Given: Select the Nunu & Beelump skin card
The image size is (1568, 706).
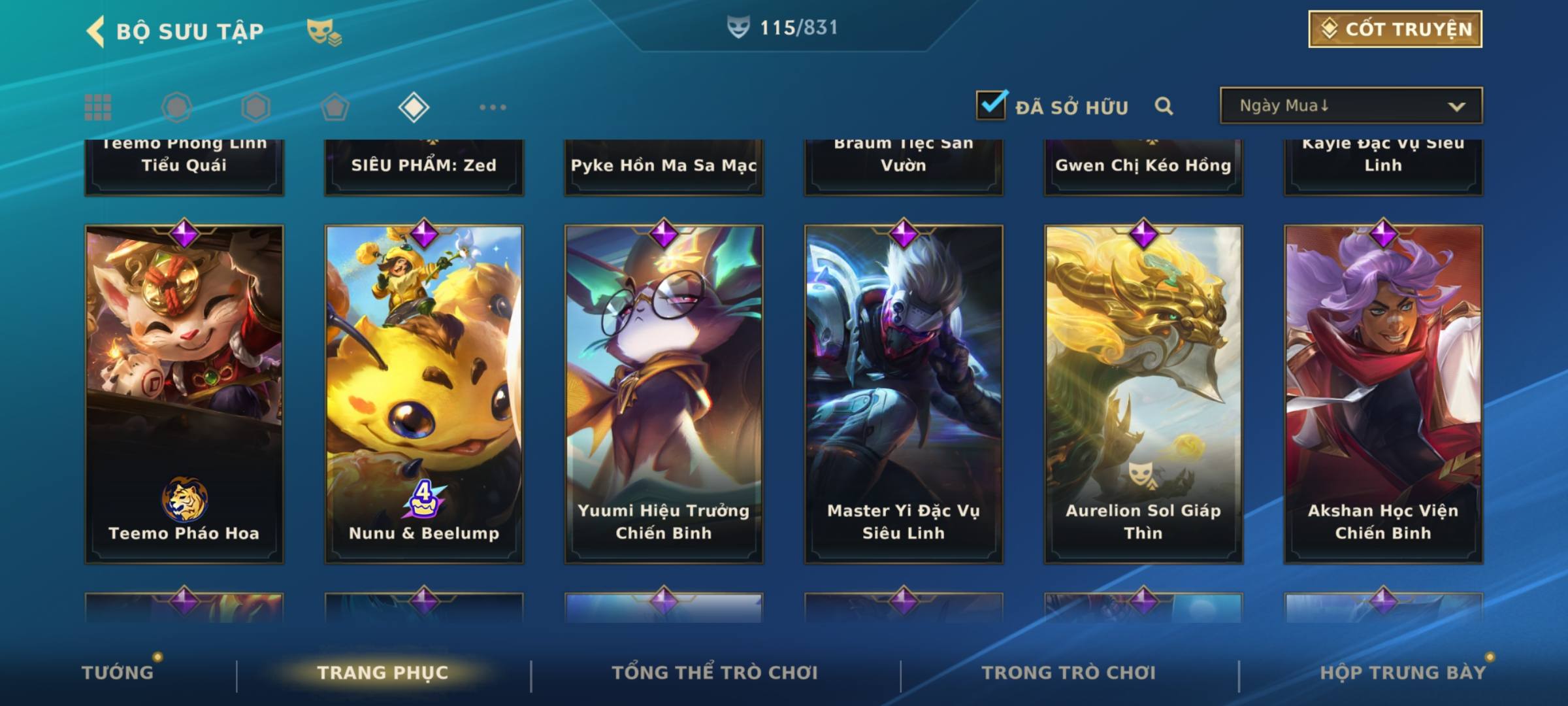Looking at the screenshot, I should 424,394.
